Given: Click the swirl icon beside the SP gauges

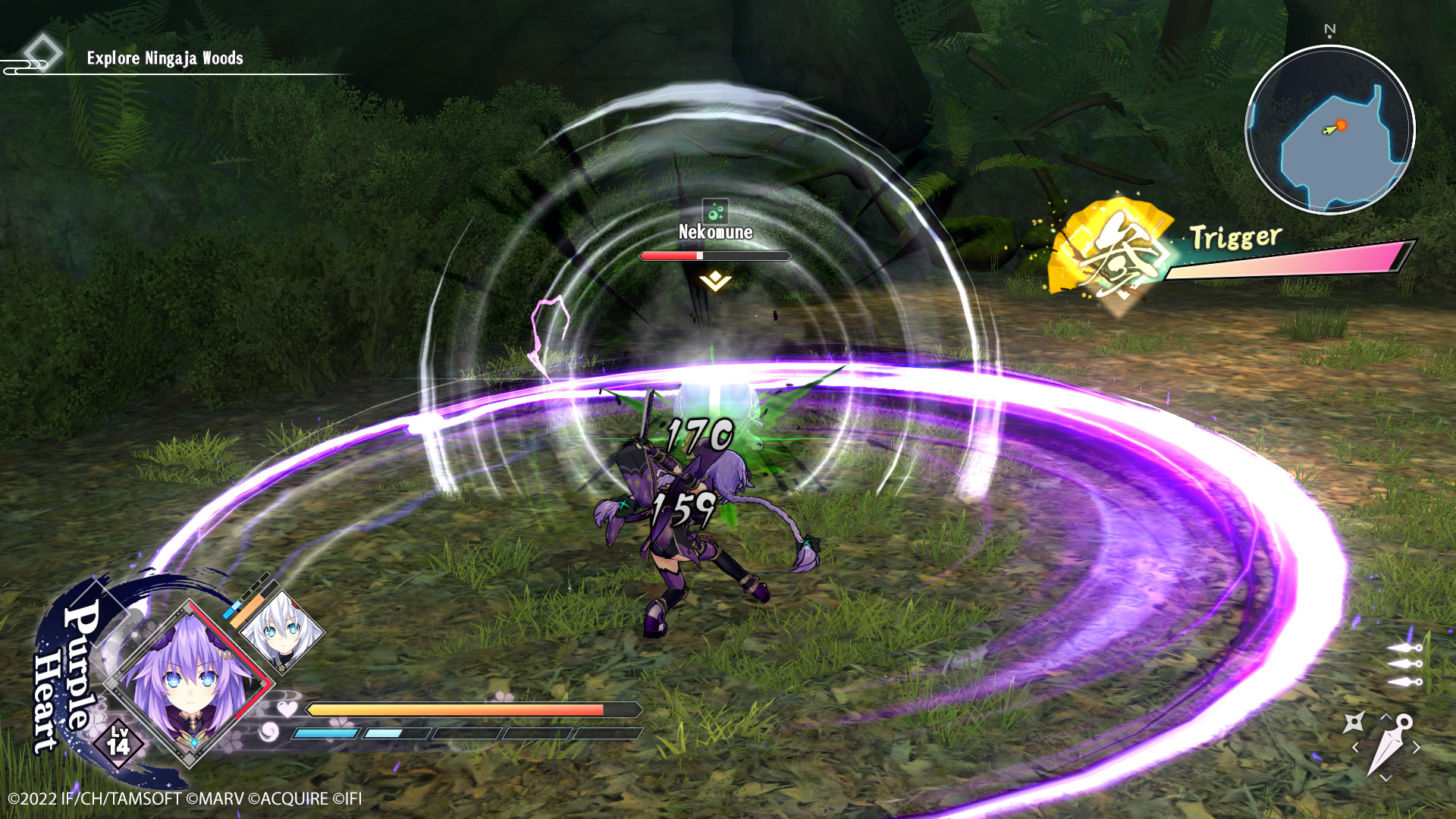Looking at the screenshot, I should click(268, 731).
